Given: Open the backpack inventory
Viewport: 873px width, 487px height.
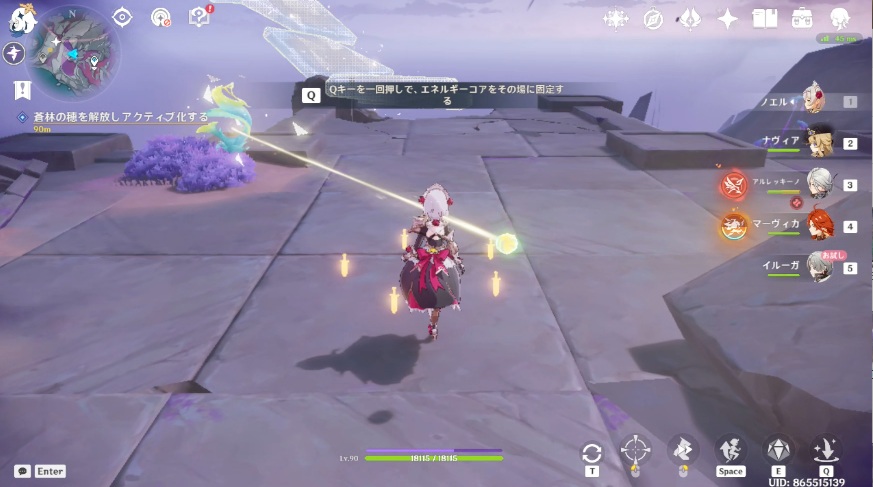Looking at the screenshot, I should (802, 18).
